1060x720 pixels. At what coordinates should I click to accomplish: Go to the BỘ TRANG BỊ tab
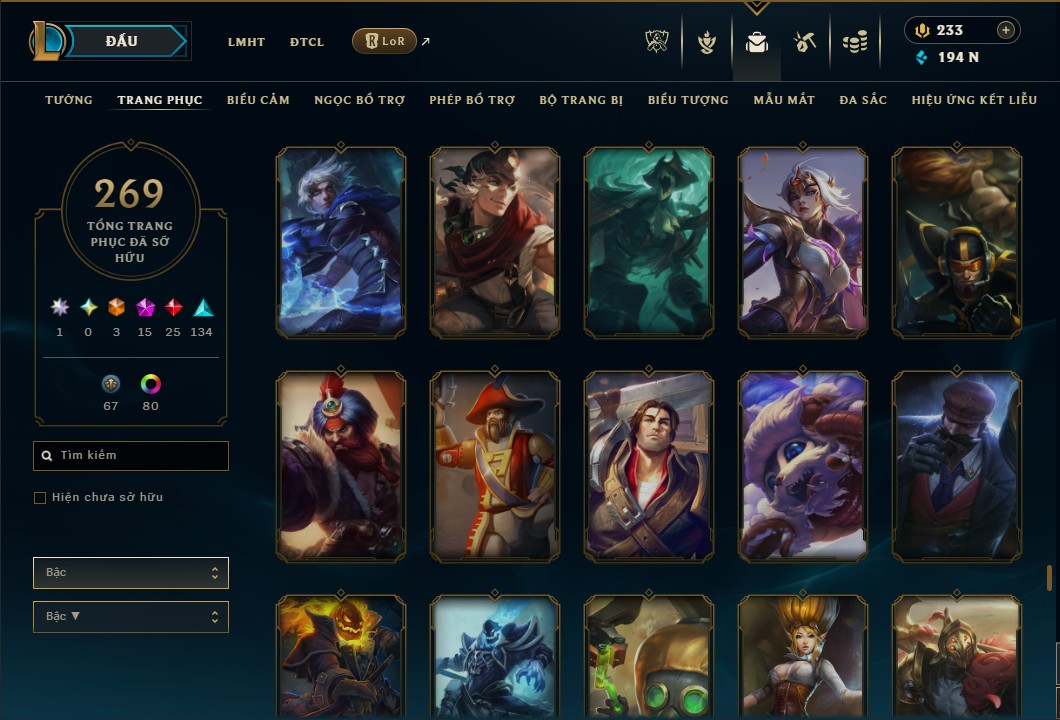point(581,100)
